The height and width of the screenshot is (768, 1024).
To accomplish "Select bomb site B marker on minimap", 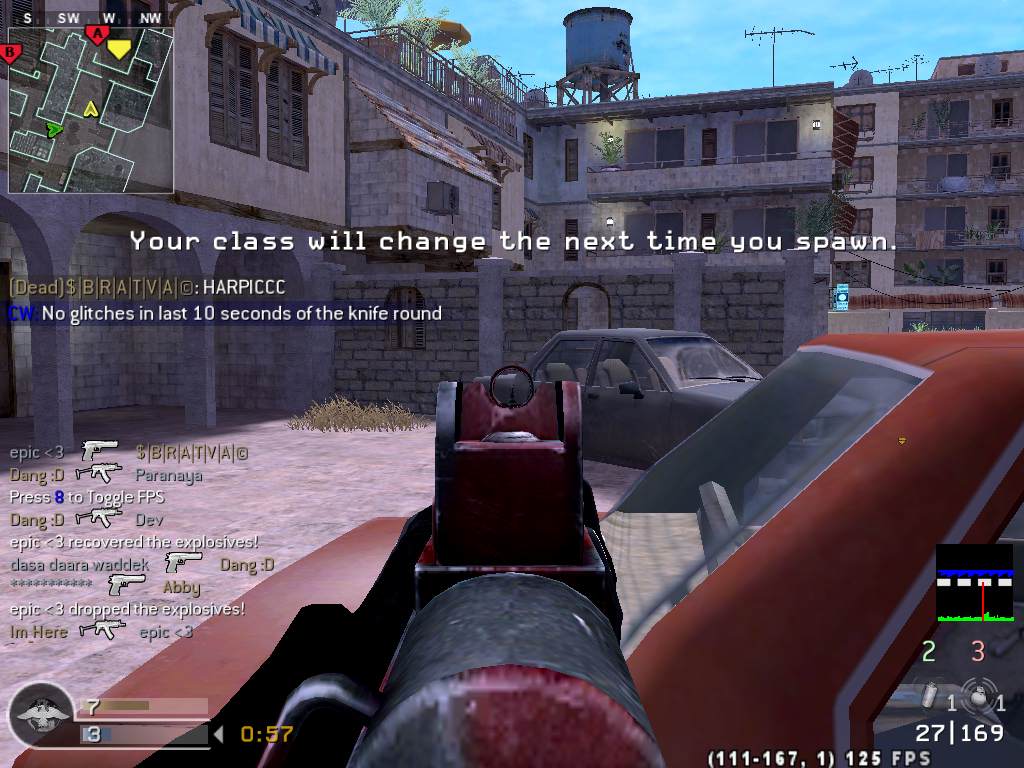I will (x=12, y=52).
